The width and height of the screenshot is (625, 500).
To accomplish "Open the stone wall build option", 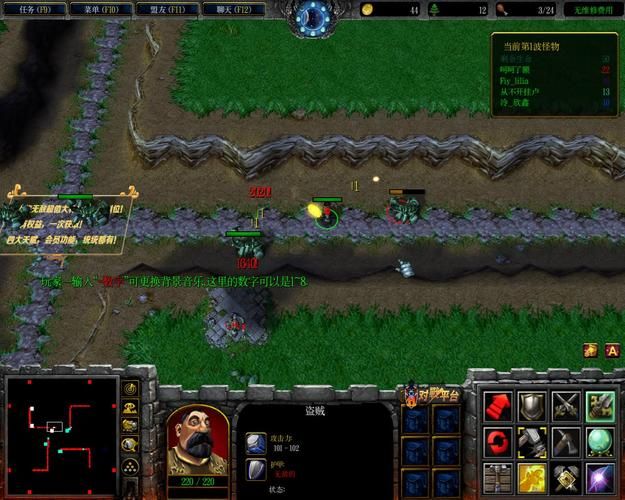I will pos(497,475).
